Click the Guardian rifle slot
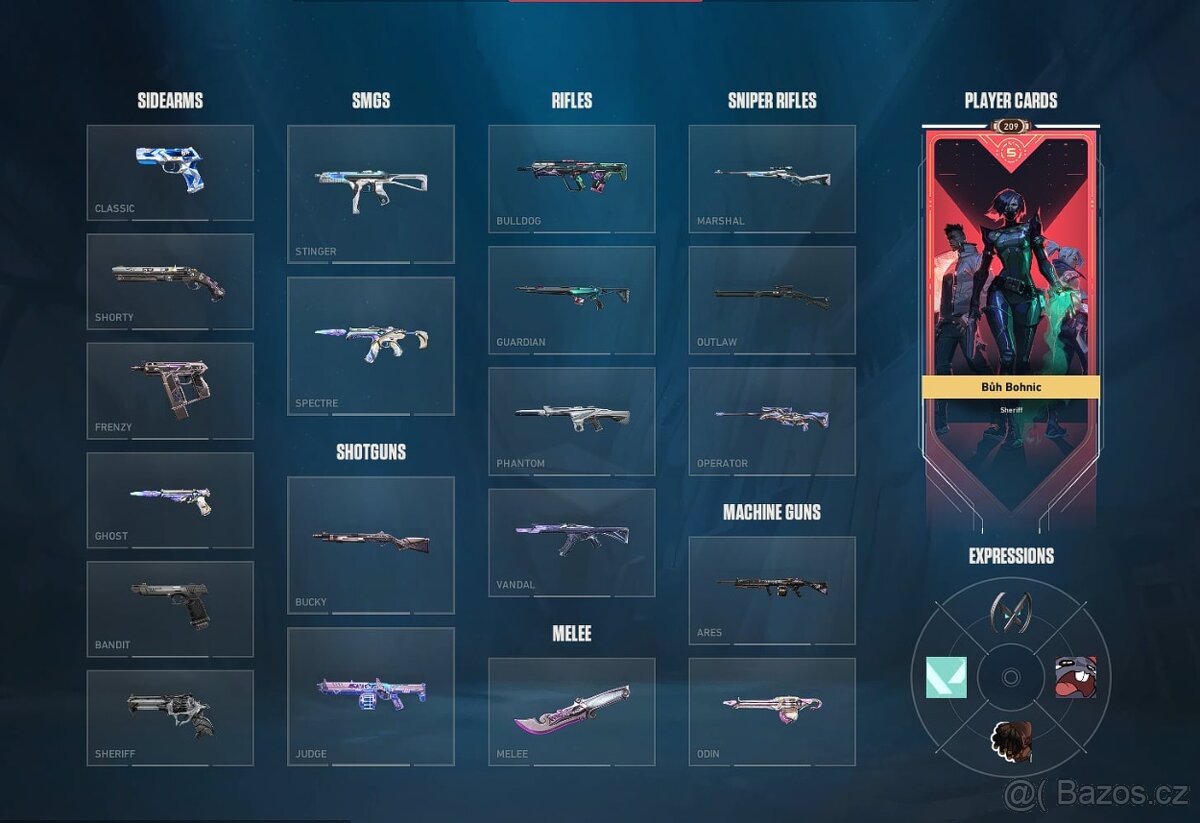Image resolution: width=1200 pixels, height=823 pixels. (572, 299)
